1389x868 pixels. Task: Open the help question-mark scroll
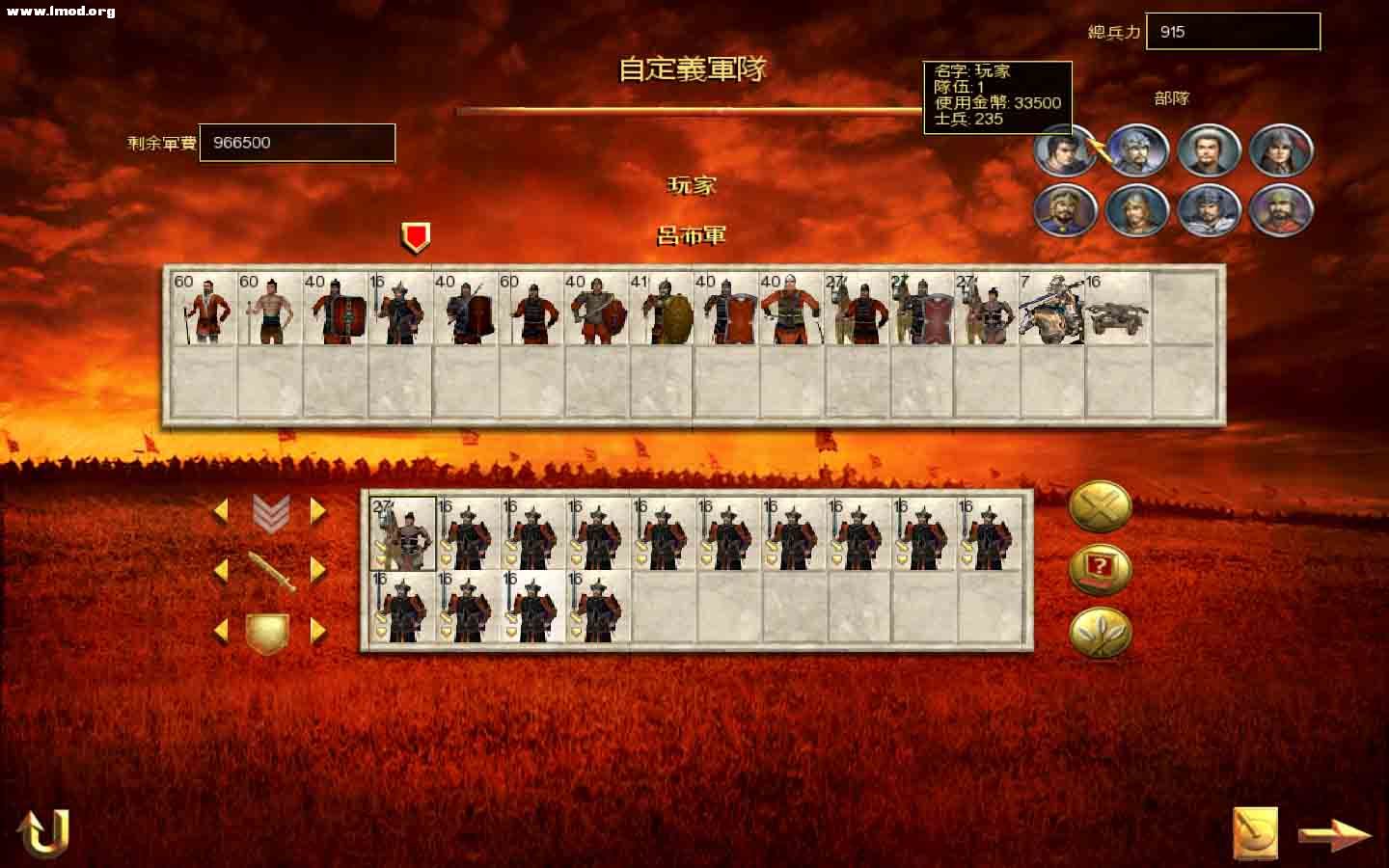pyautogui.click(x=1101, y=568)
